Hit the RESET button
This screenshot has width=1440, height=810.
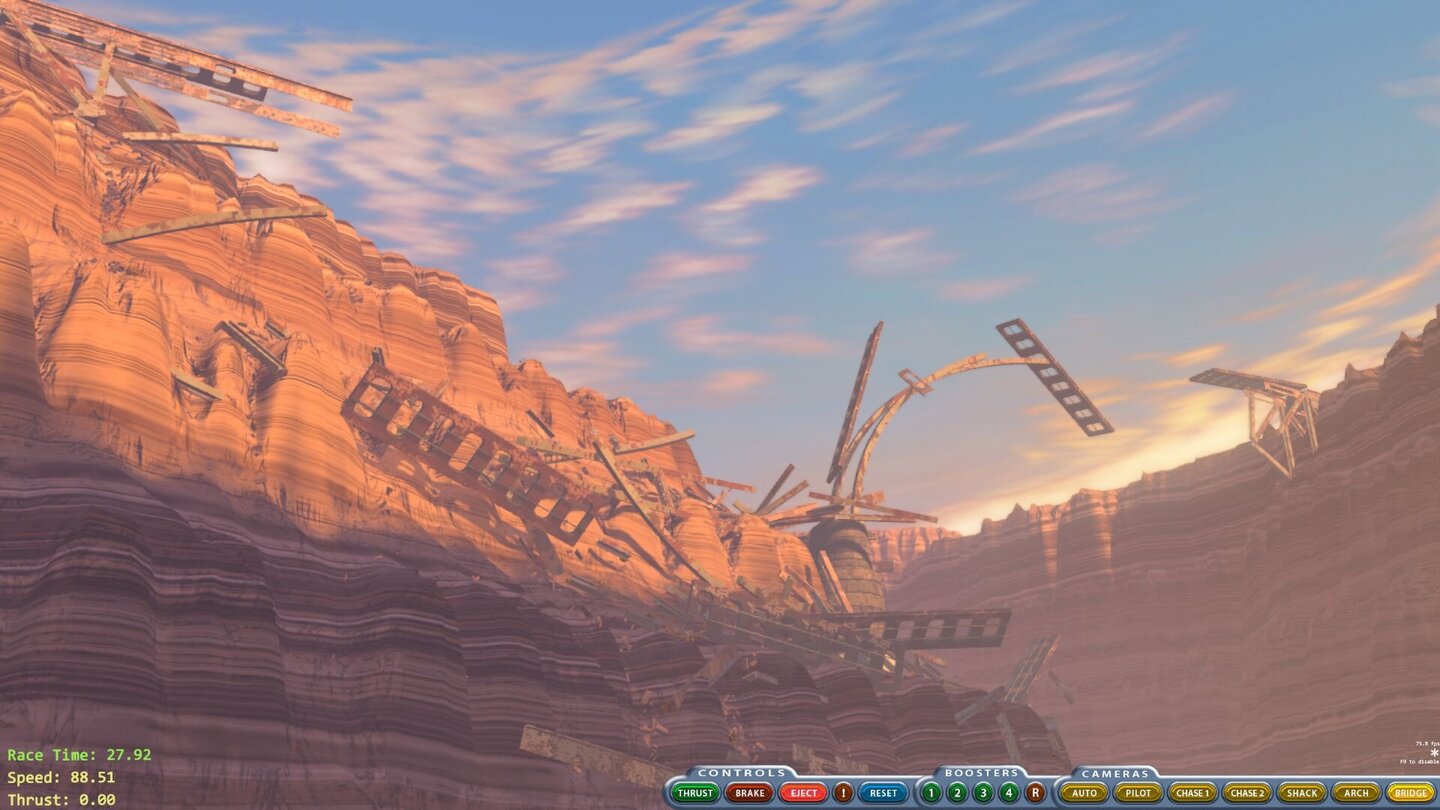882,792
